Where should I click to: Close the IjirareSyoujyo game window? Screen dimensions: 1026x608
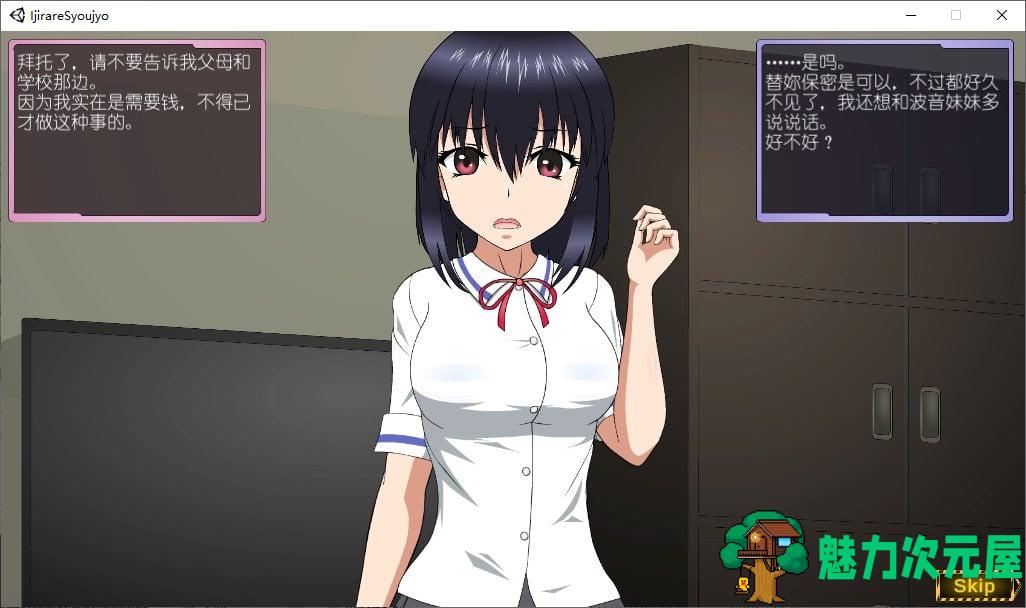(1001, 15)
